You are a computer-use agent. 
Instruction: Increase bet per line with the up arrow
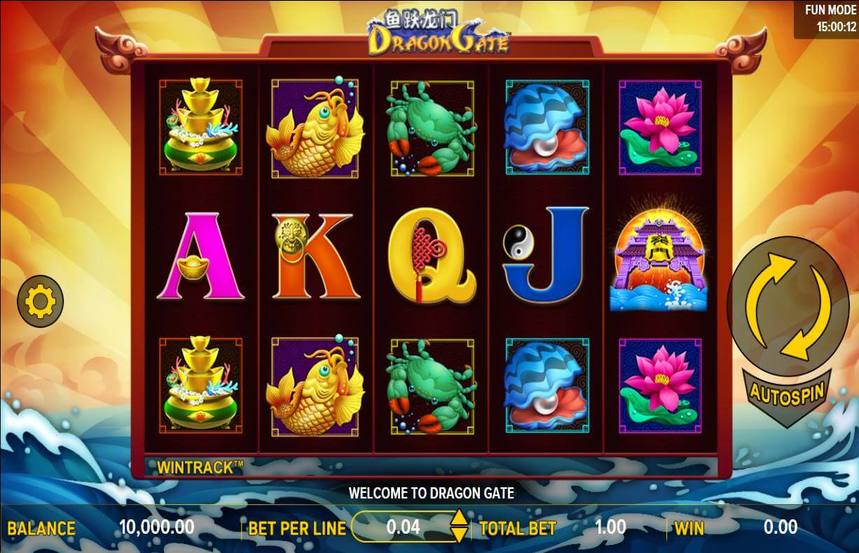[x=459, y=519]
